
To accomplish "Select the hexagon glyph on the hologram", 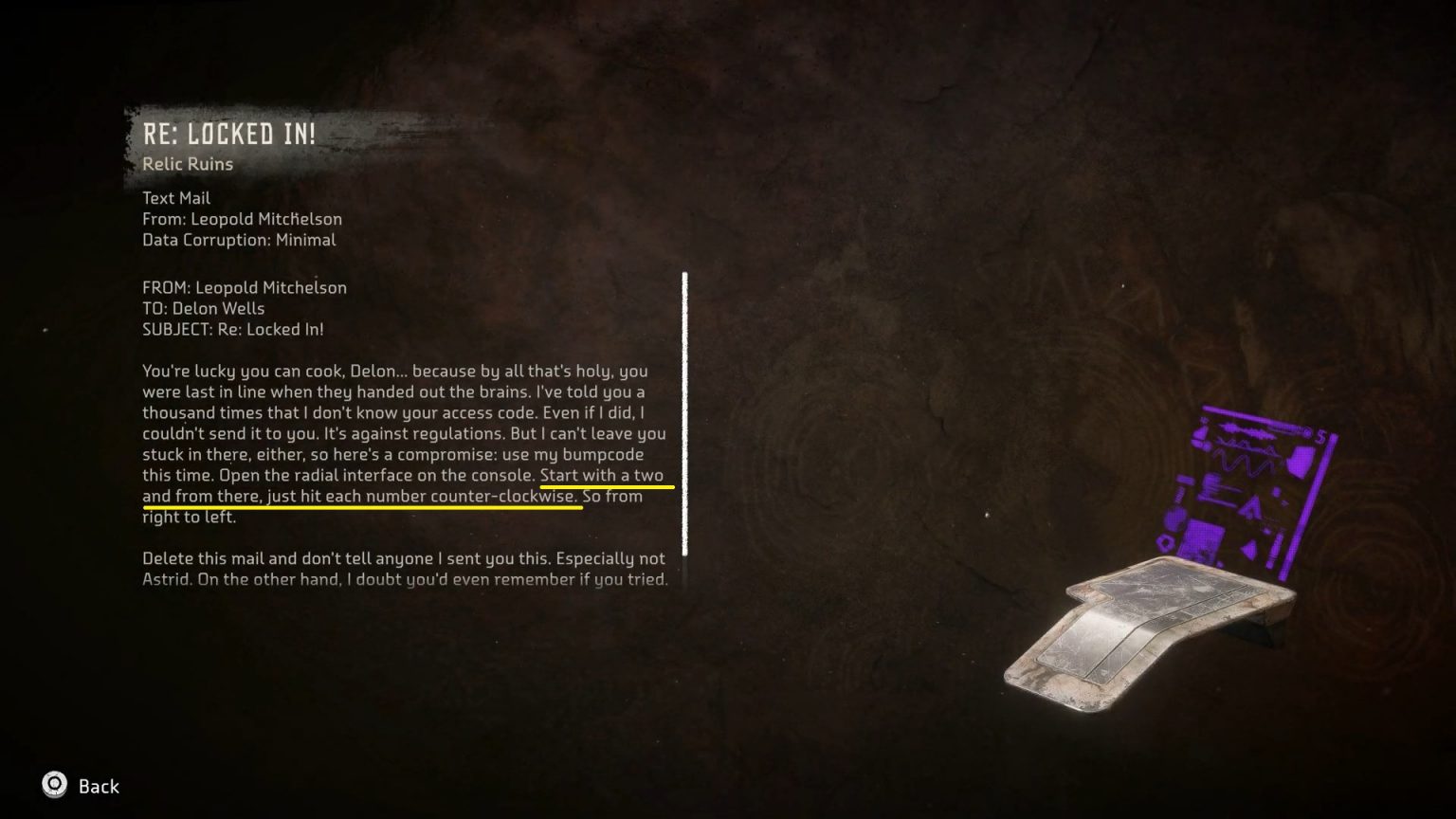I will (1164, 543).
